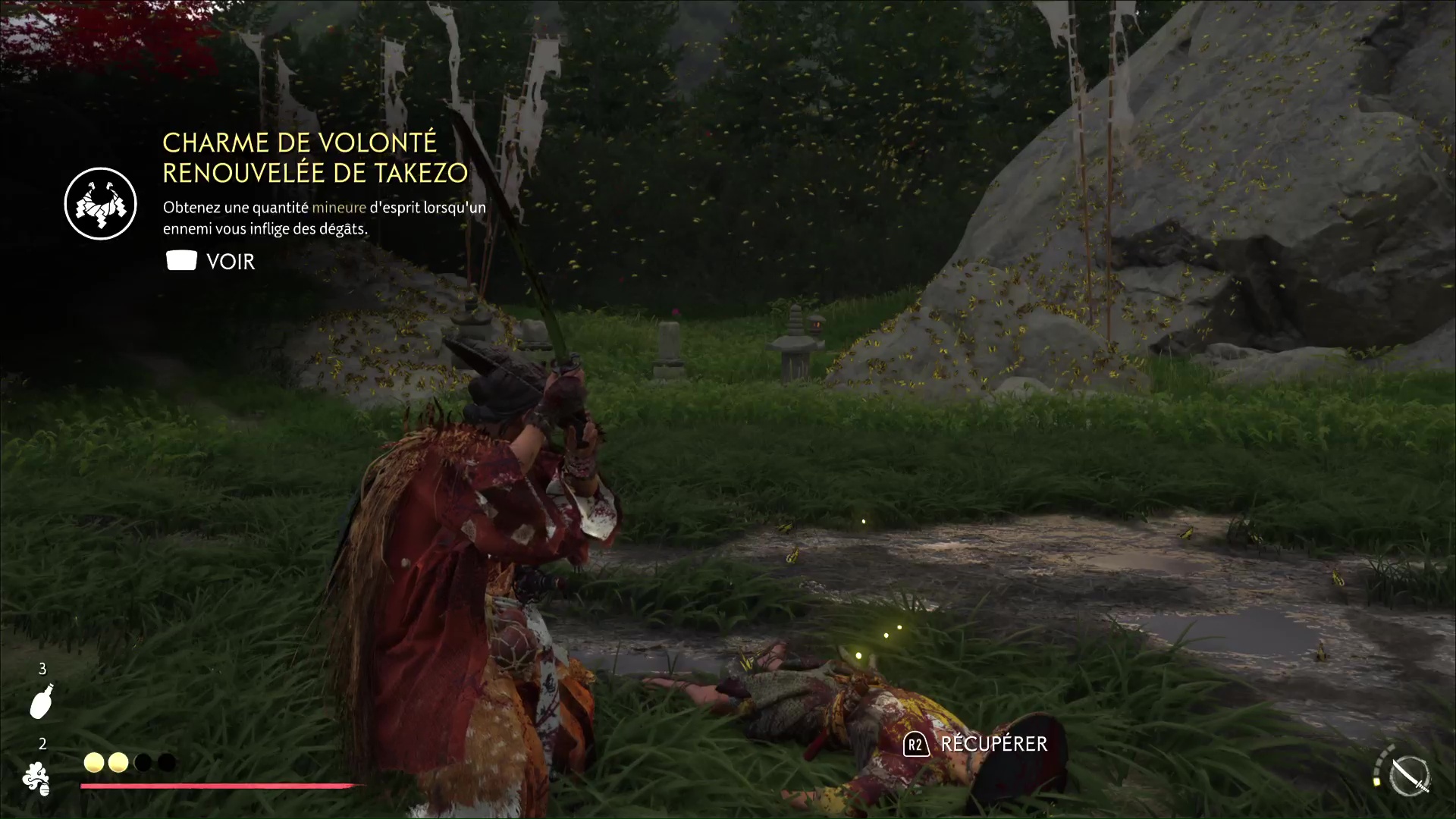The image size is (1456, 819).
Task: Select the sake gourd healing item
Action: coord(42,701)
